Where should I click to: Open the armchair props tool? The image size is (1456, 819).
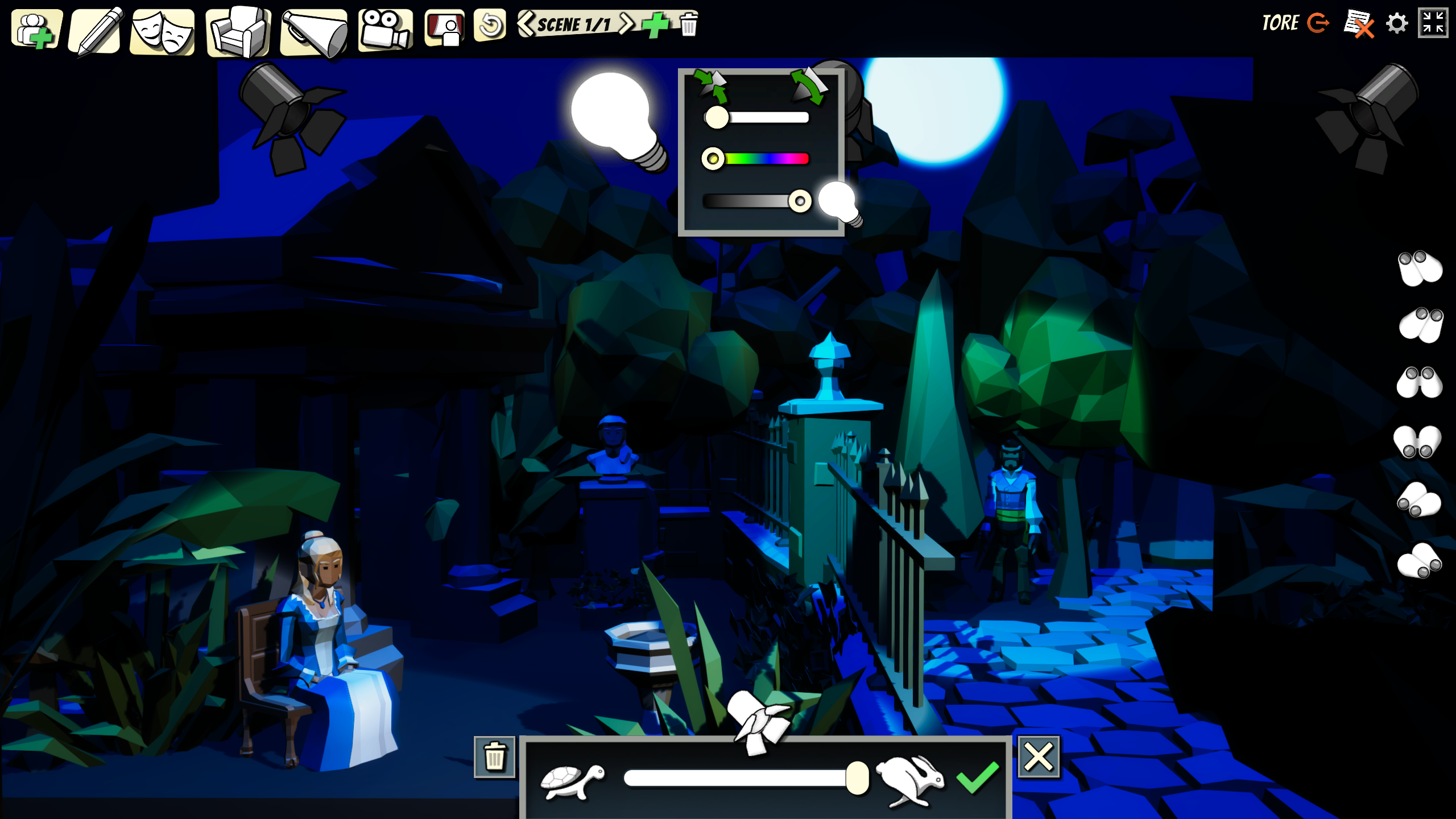point(238,32)
